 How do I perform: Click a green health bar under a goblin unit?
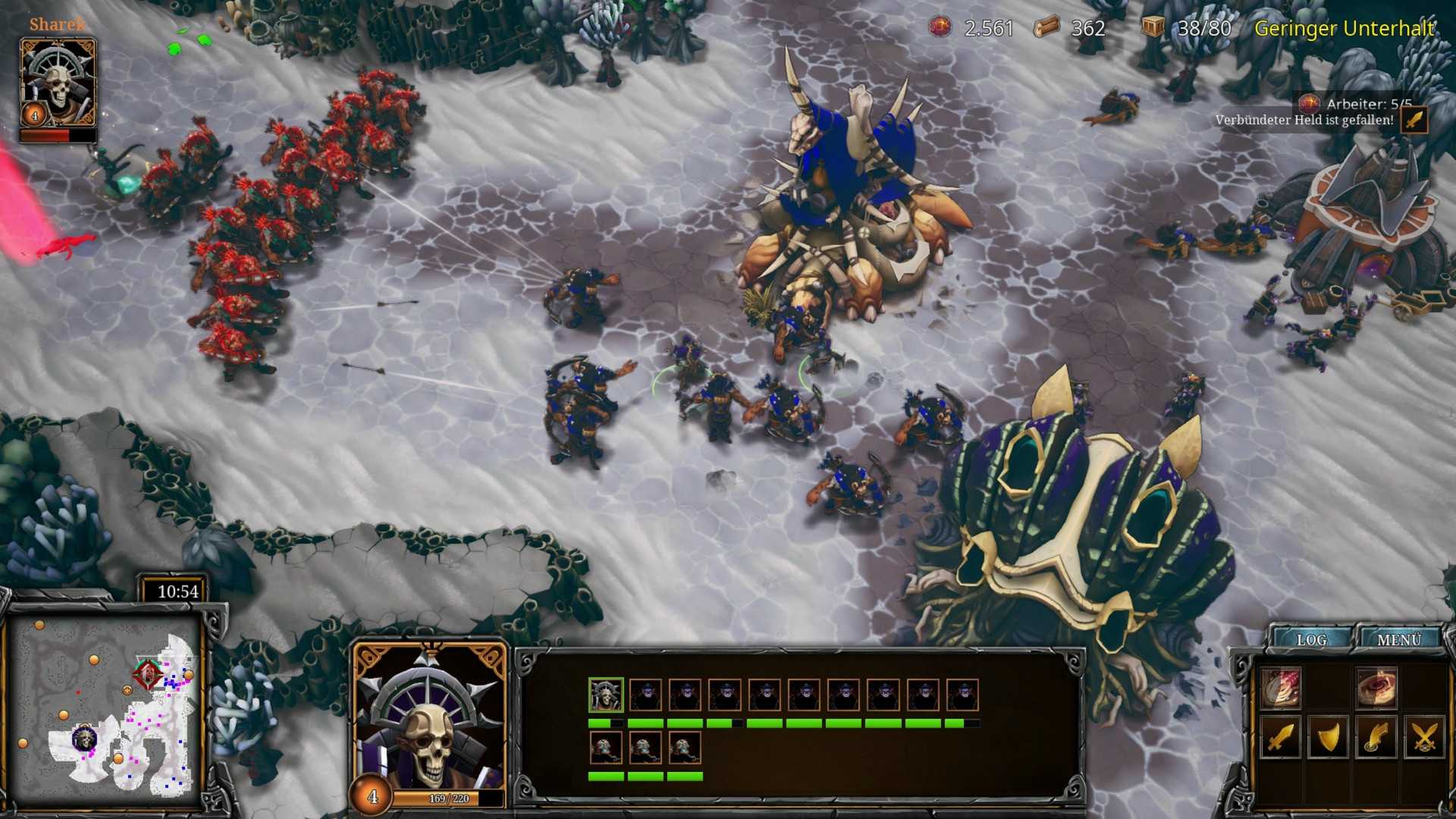click(x=645, y=723)
